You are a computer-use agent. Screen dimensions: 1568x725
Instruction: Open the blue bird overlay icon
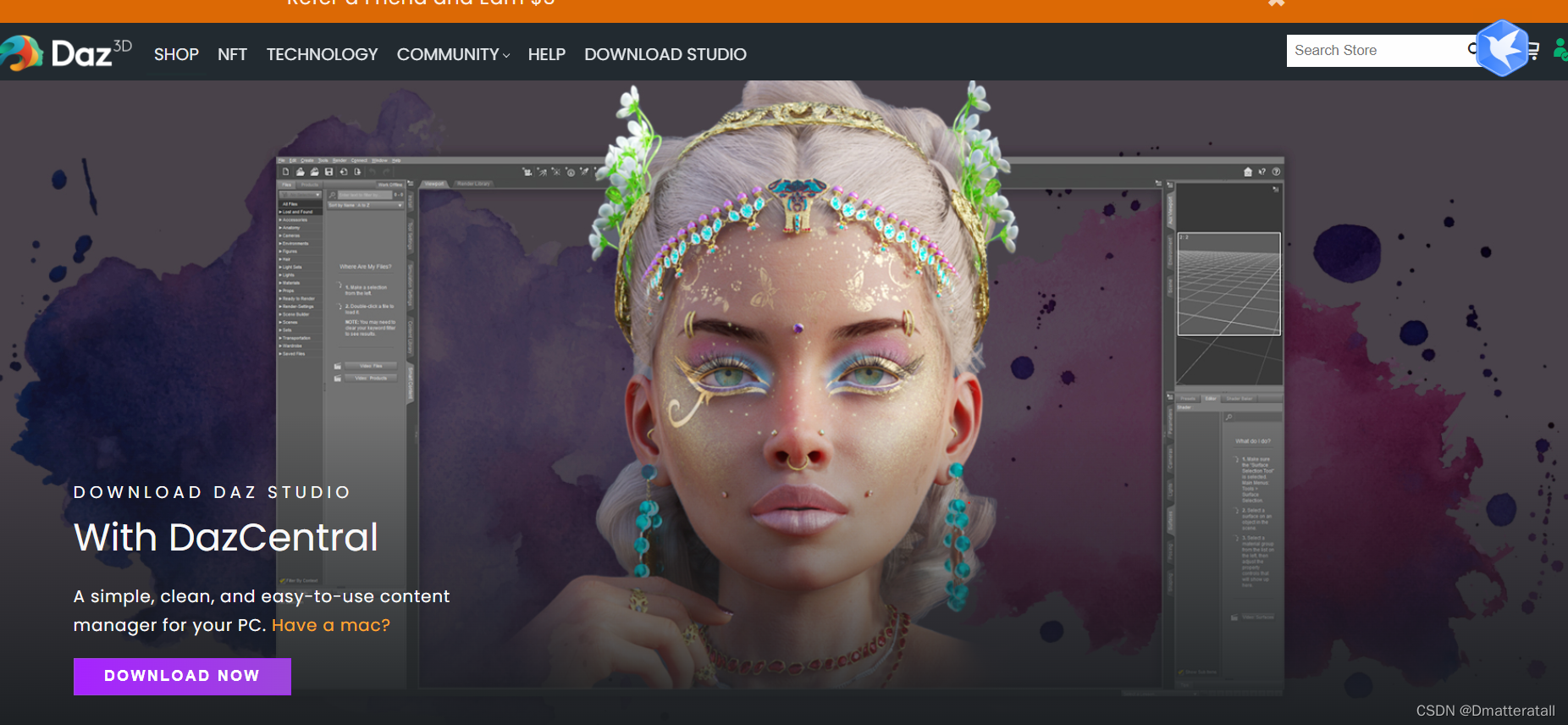pos(1502,48)
